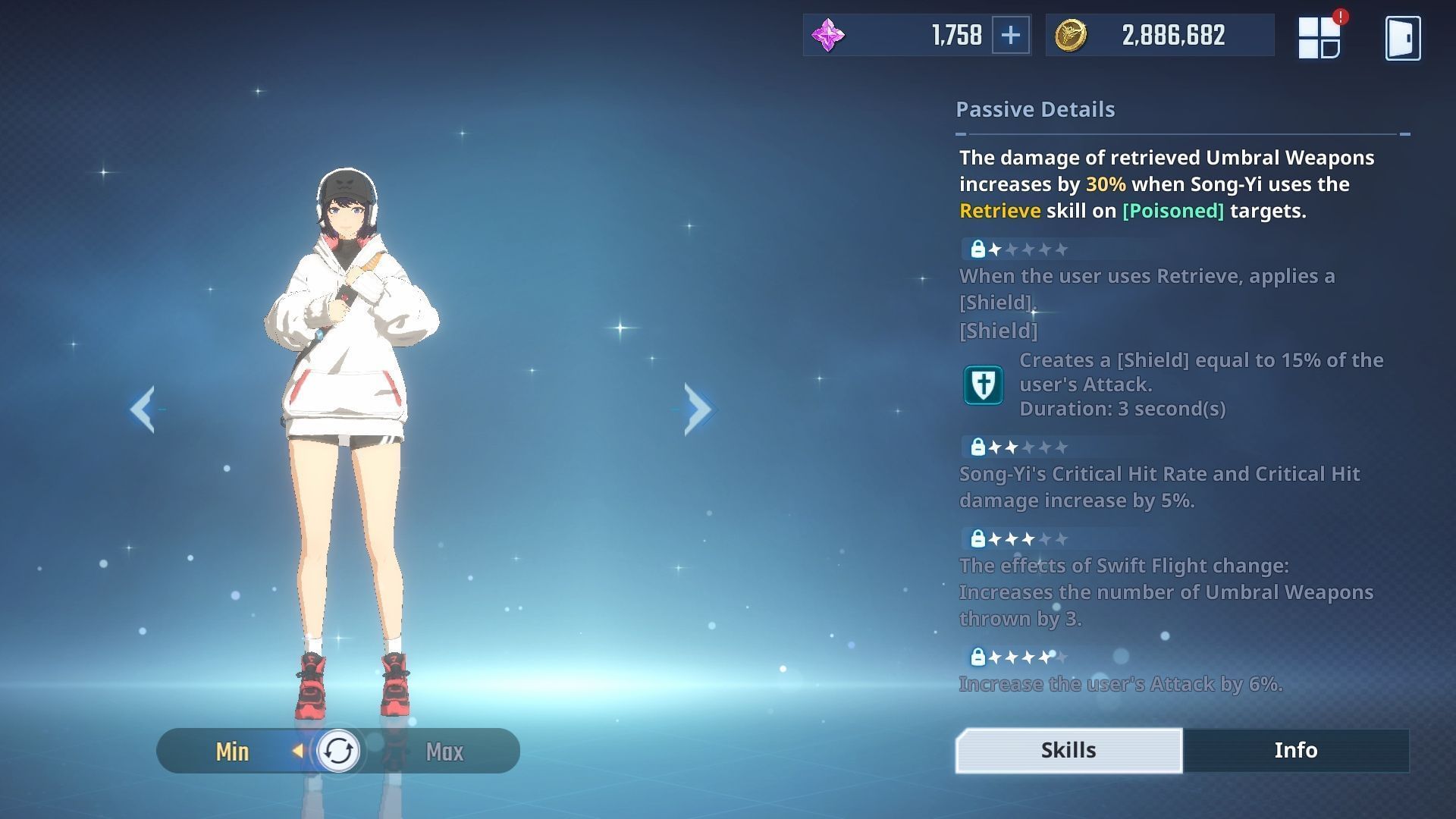Click the plus button to buy crystals
The image size is (1456, 819).
1011,34
